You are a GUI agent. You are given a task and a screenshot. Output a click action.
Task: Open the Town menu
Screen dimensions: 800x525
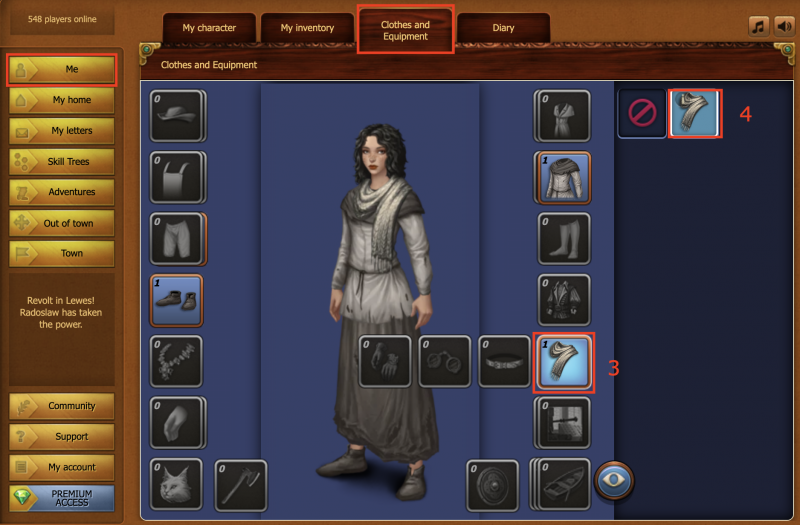point(62,253)
